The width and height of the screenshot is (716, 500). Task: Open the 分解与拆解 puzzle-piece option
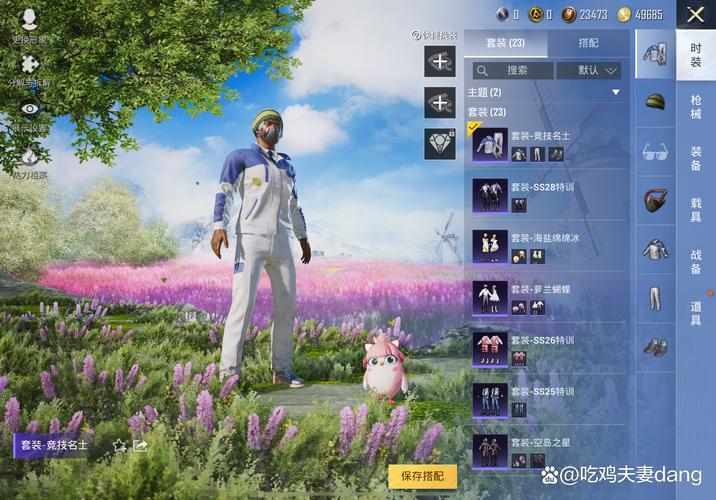(x=30, y=70)
